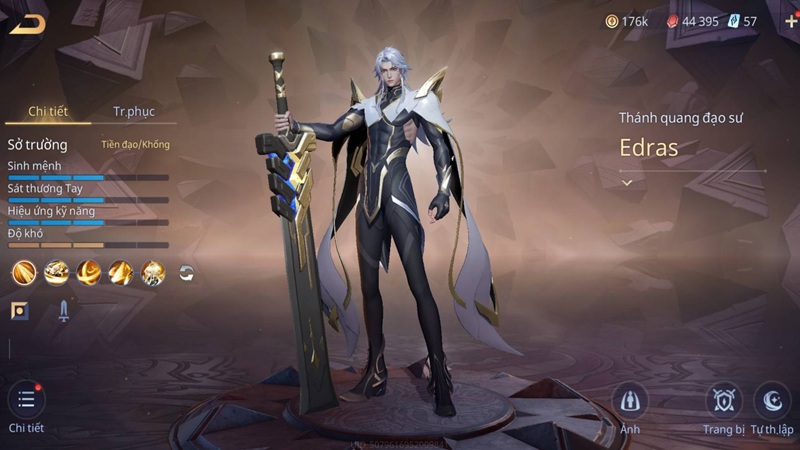Select the blue sword icon

point(63,311)
